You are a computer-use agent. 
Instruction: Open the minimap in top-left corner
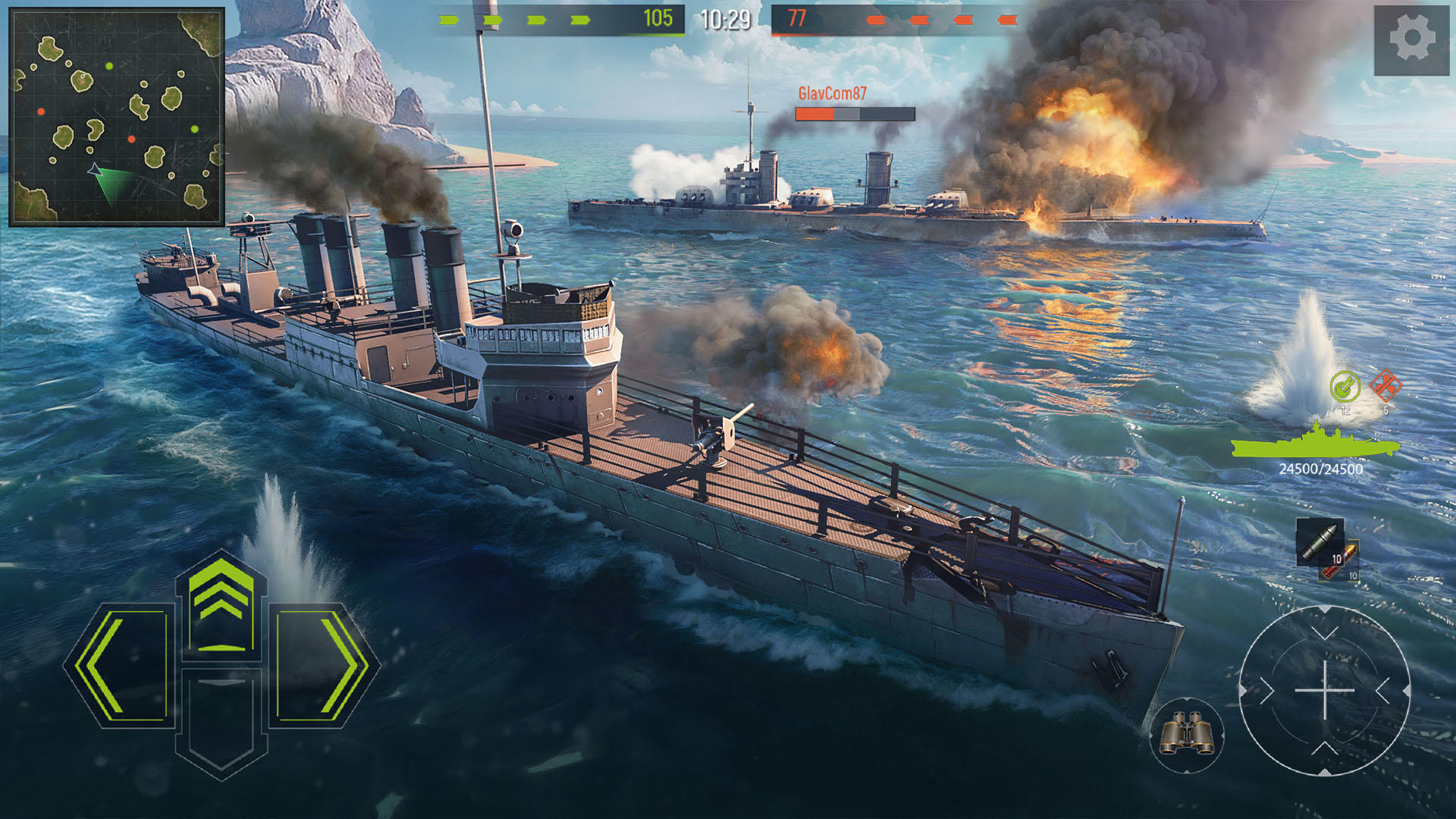tap(114, 114)
